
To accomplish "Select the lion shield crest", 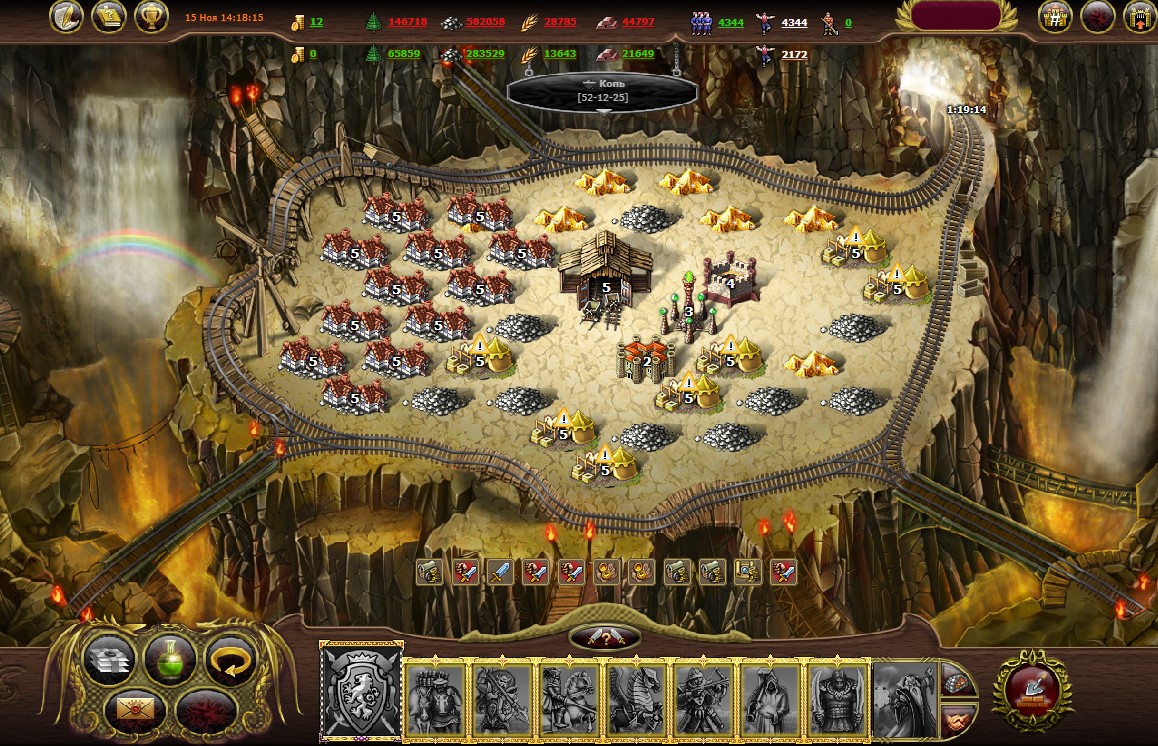I will pyautogui.click(x=361, y=693).
